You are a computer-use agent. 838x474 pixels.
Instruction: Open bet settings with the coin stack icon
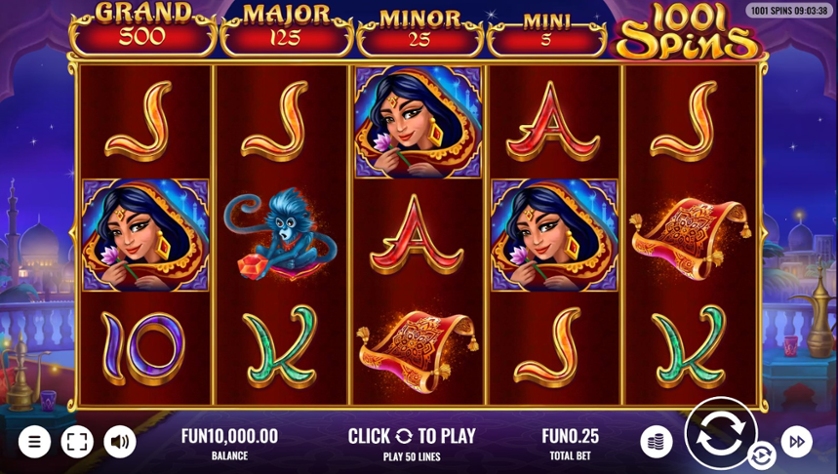pos(656,441)
